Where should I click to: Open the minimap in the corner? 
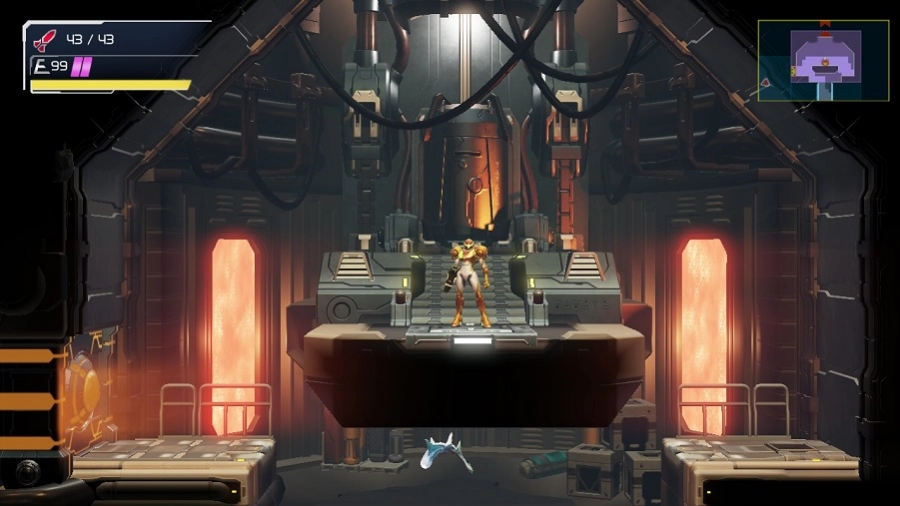pyautogui.click(x=823, y=60)
